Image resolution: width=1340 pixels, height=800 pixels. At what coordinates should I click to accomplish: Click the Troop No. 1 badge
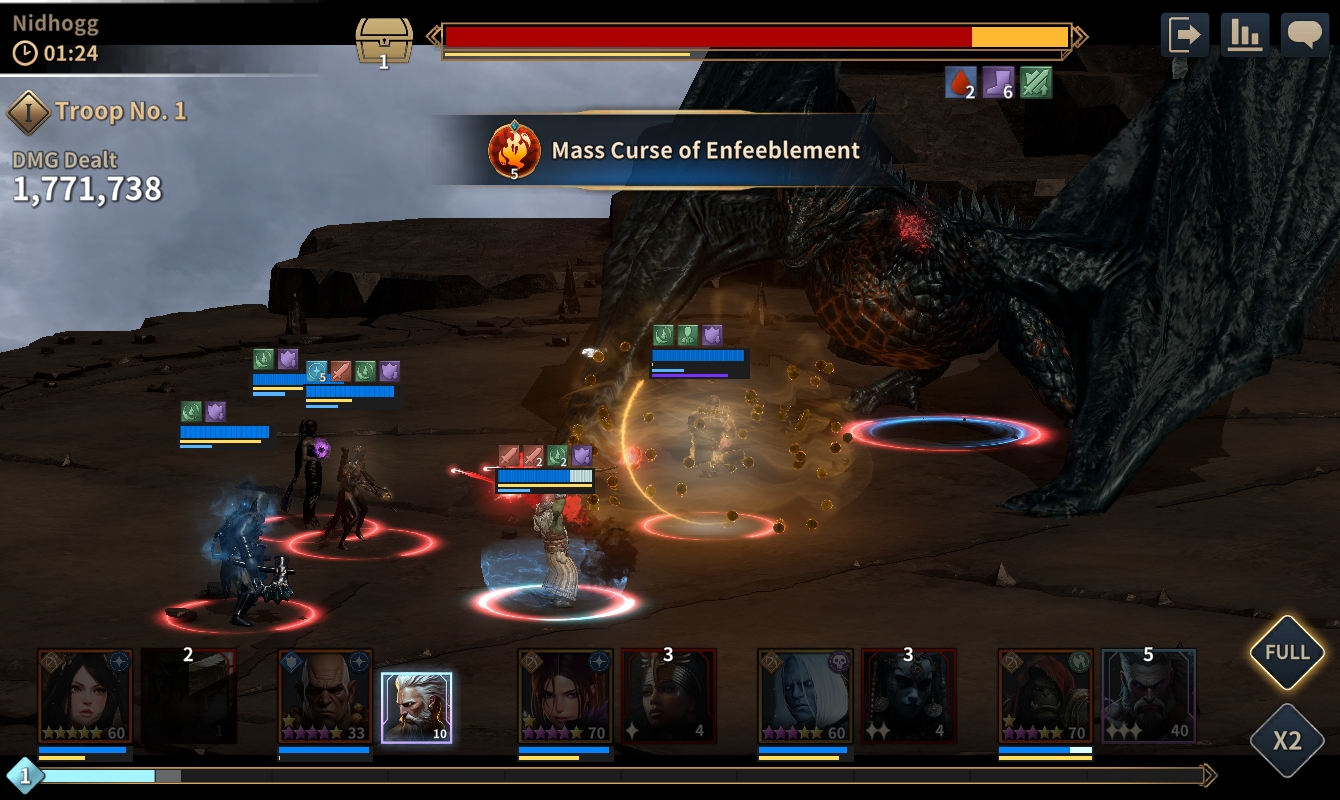click(x=29, y=112)
